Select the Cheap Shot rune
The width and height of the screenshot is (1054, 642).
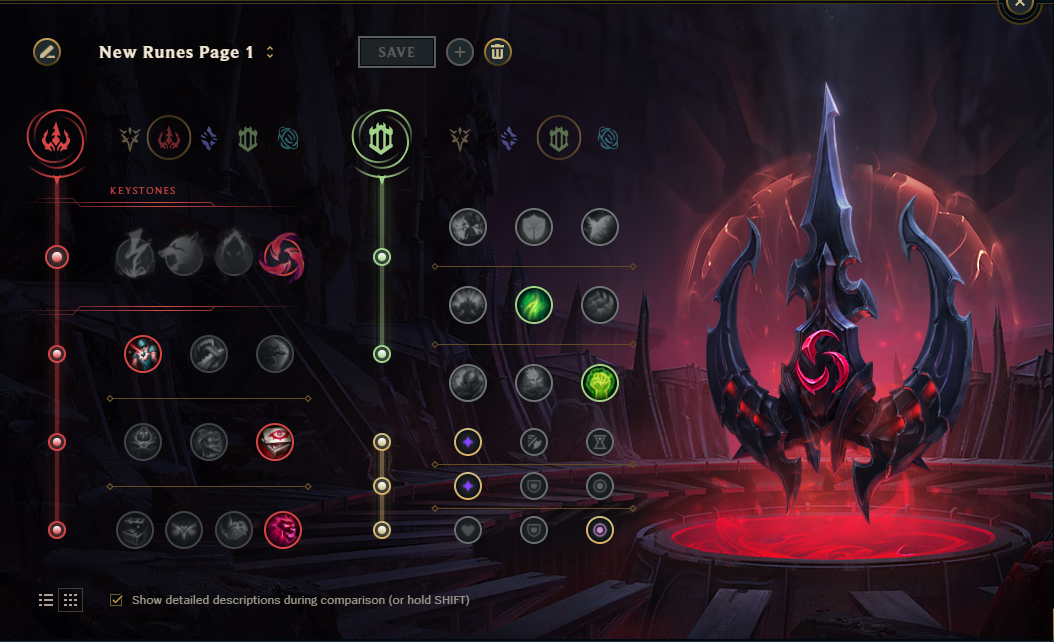(x=143, y=353)
